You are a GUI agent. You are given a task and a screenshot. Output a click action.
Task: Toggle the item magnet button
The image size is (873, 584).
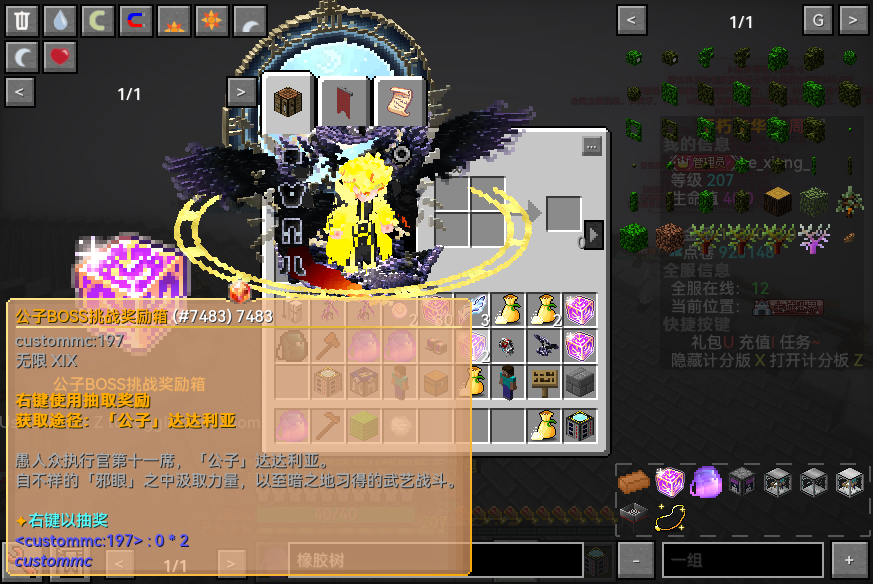136,20
